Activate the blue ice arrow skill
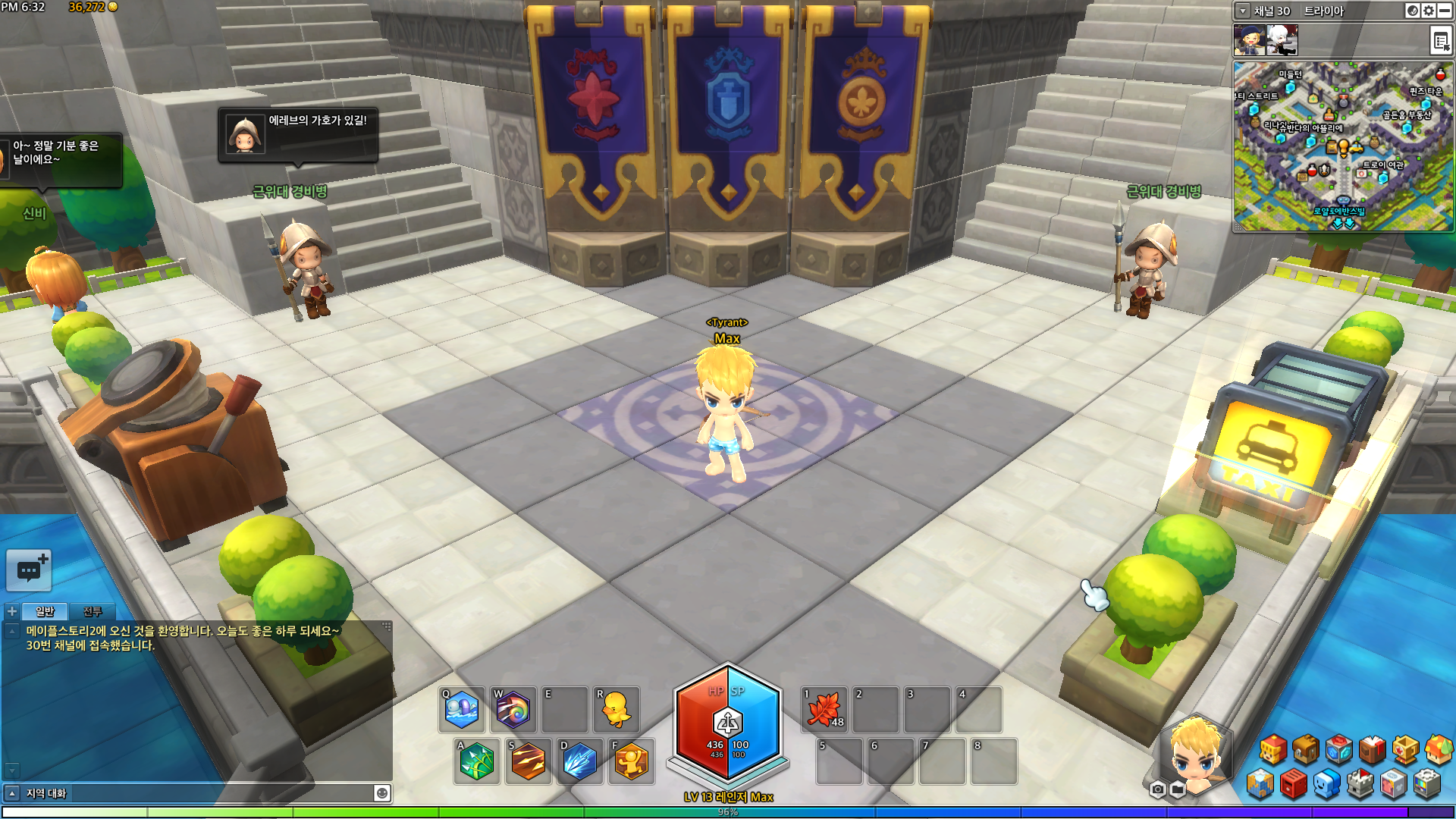This screenshot has height=819, width=1456. tap(579, 761)
